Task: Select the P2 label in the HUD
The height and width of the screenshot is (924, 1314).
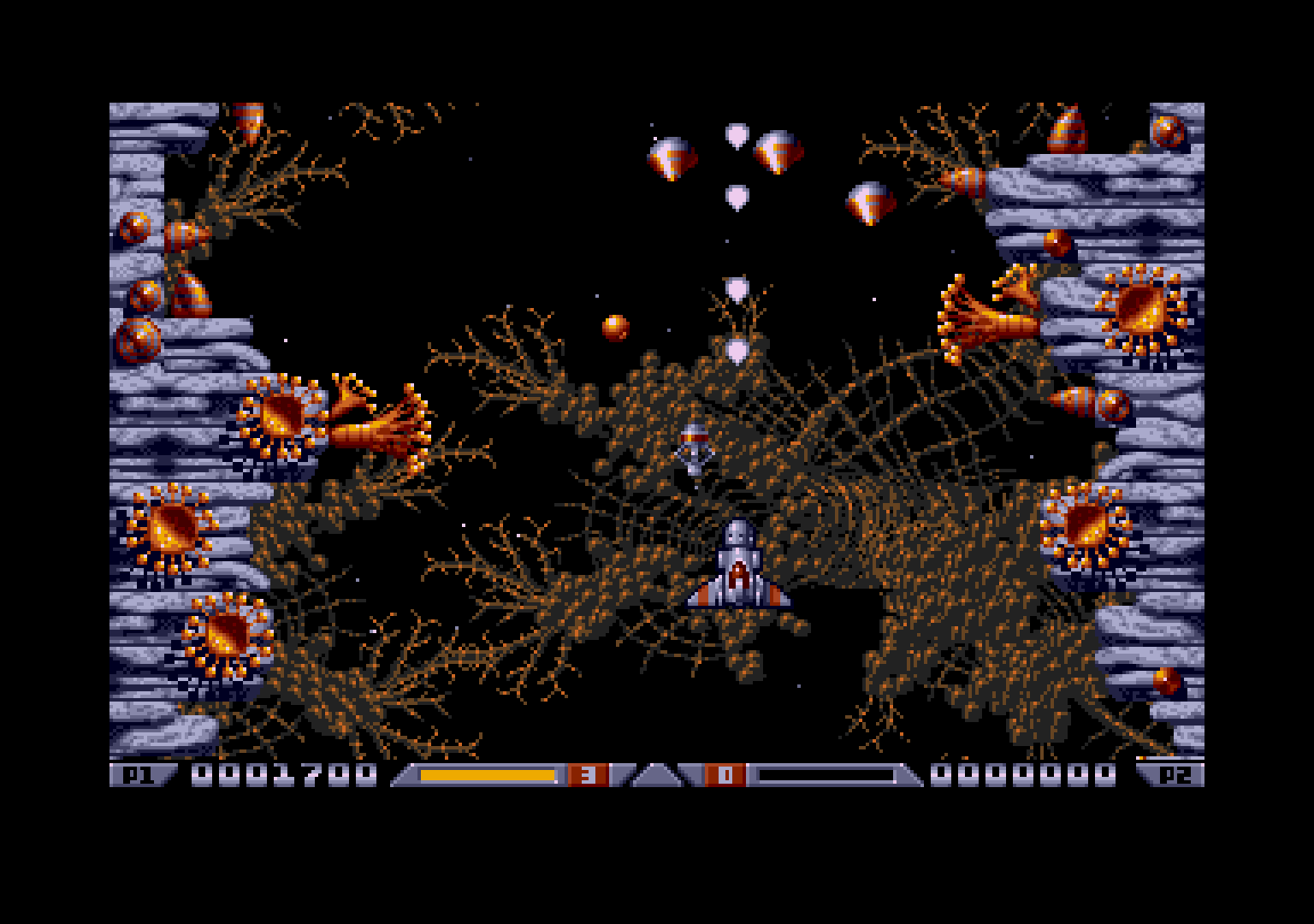Action: click(1176, 774)
